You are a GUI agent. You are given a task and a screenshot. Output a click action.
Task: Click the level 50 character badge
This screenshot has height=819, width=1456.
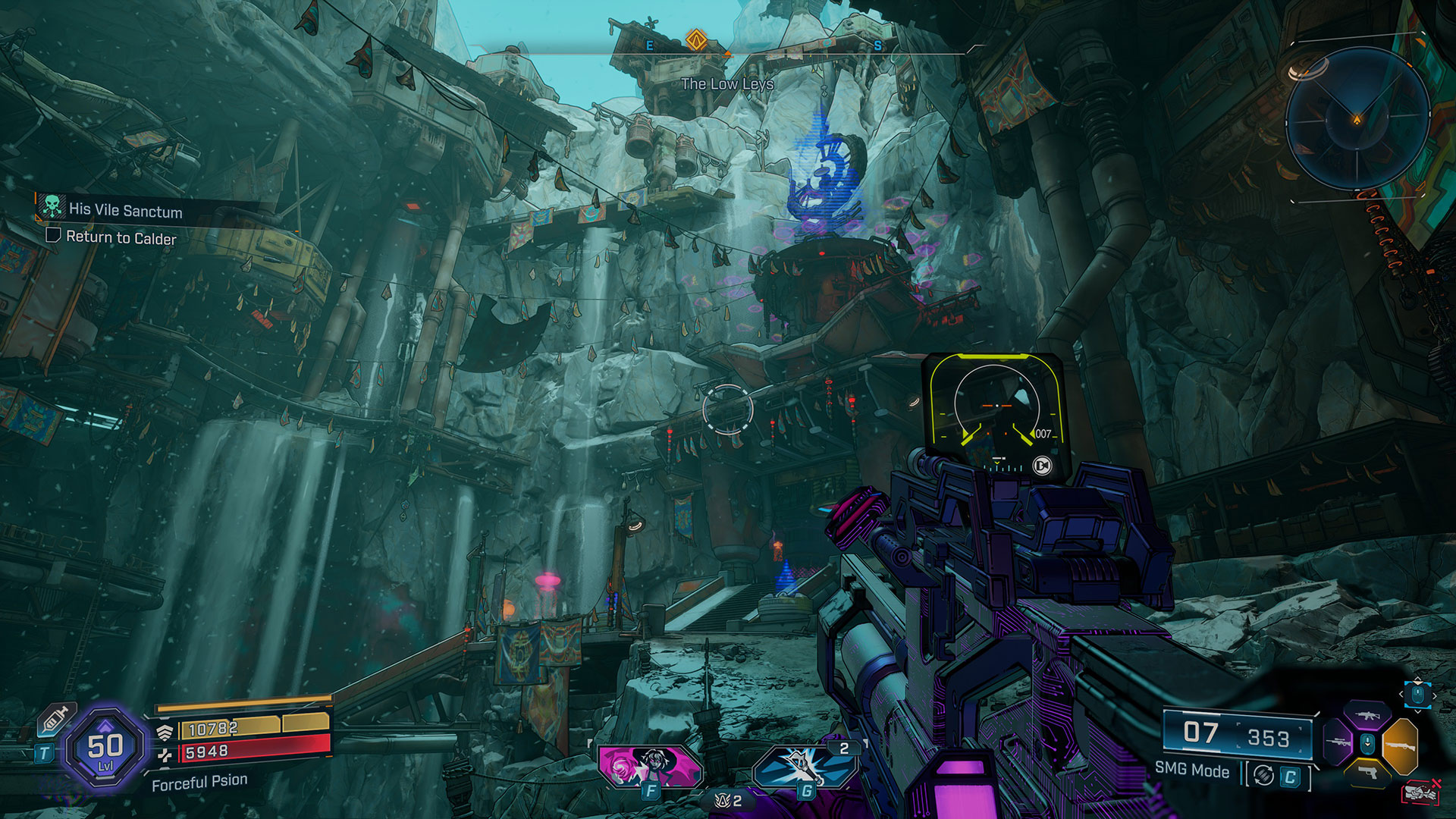pos(105,749)
